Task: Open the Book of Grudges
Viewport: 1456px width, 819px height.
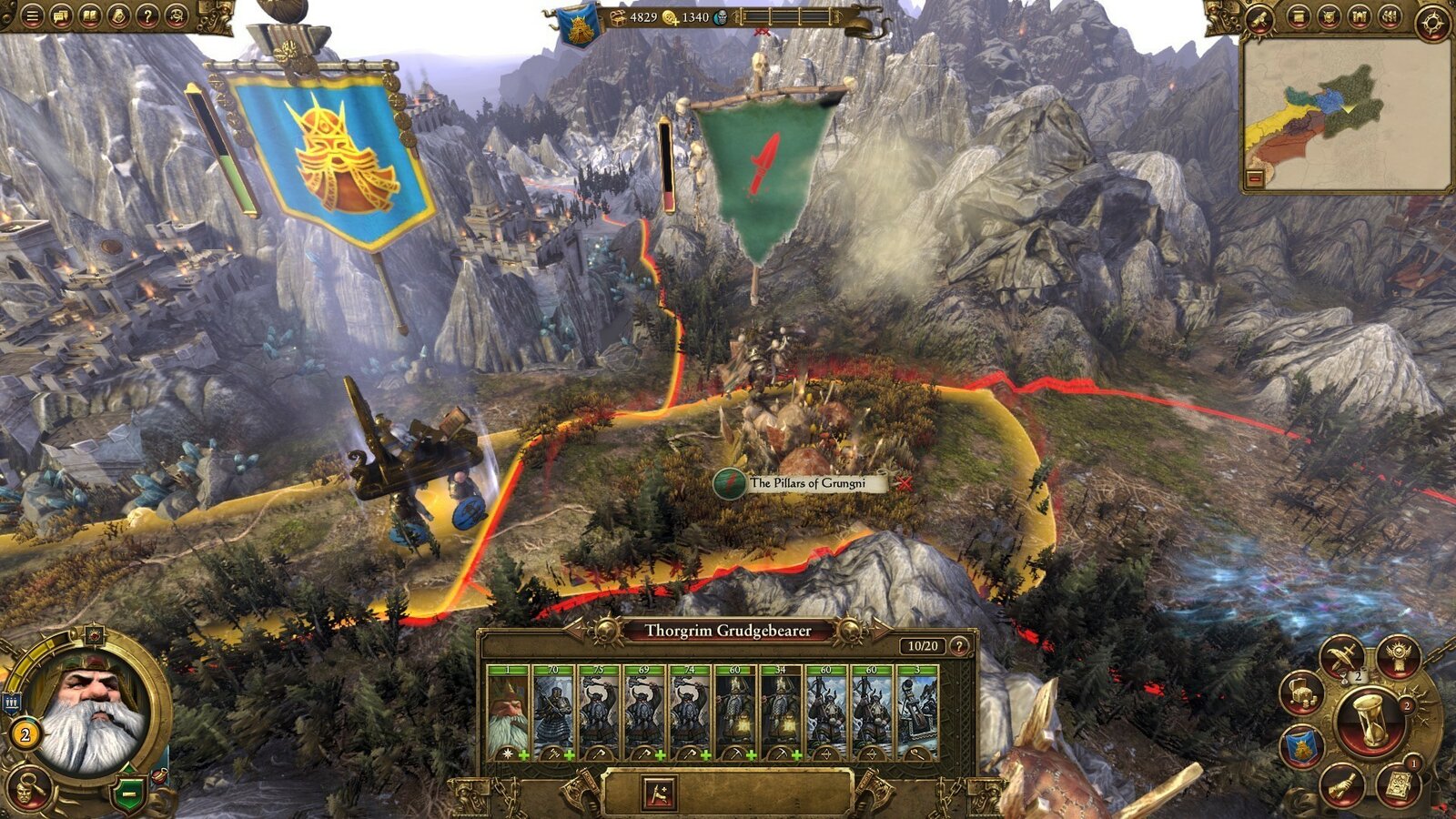Action: [x=1400, y=784]
